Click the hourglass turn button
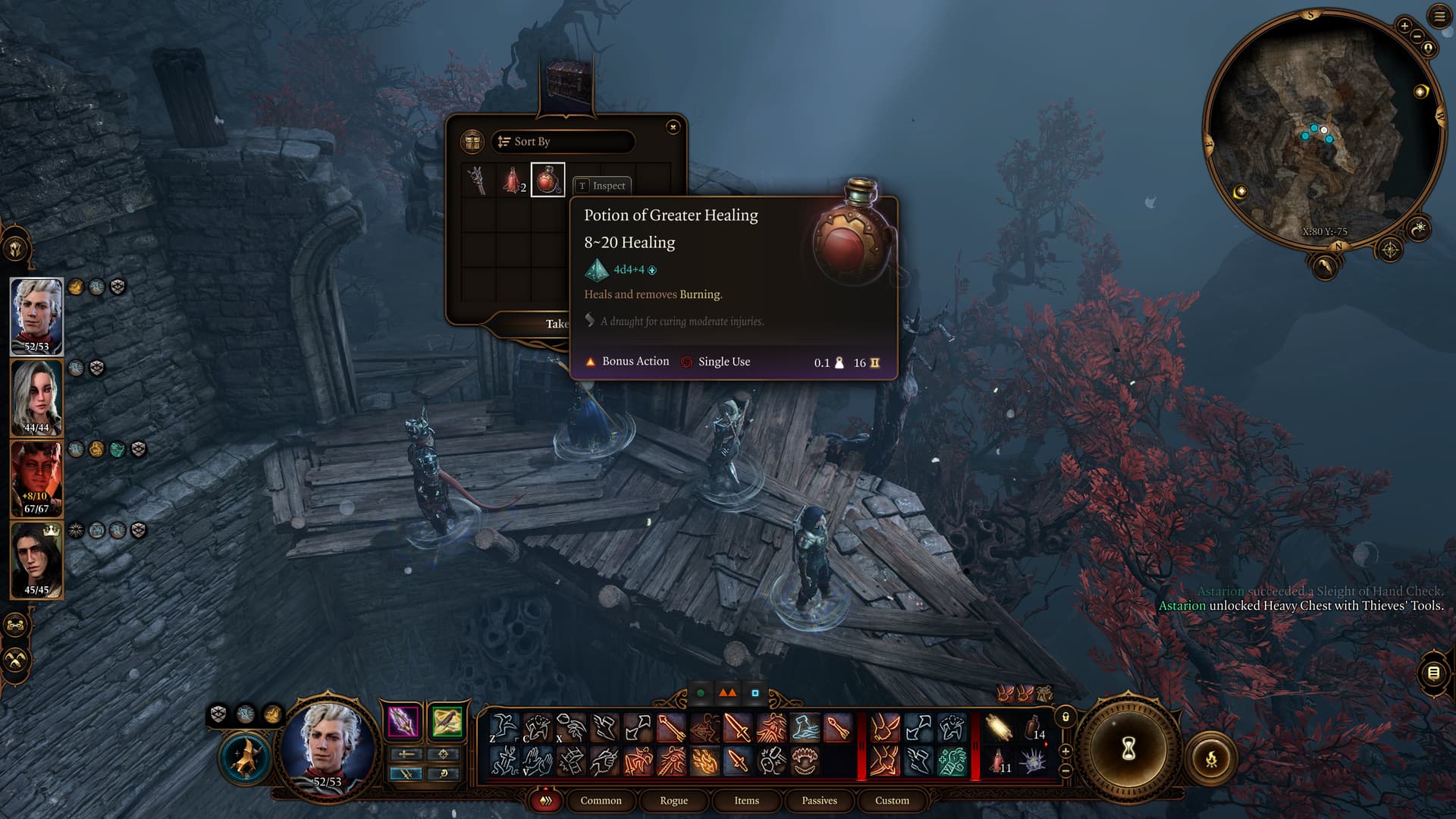The width and height of the screenshot is (1456, 819). click(1128, 749)
